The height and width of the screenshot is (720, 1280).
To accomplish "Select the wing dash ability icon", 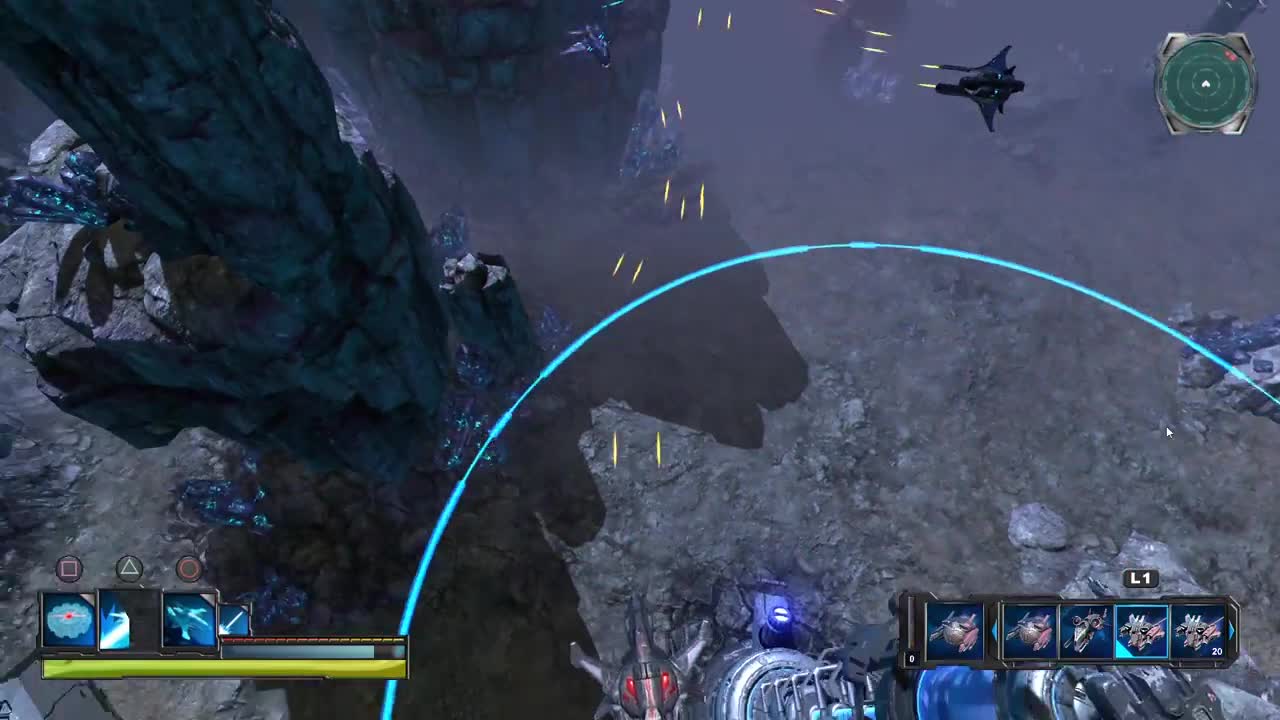I will [115, 620].
